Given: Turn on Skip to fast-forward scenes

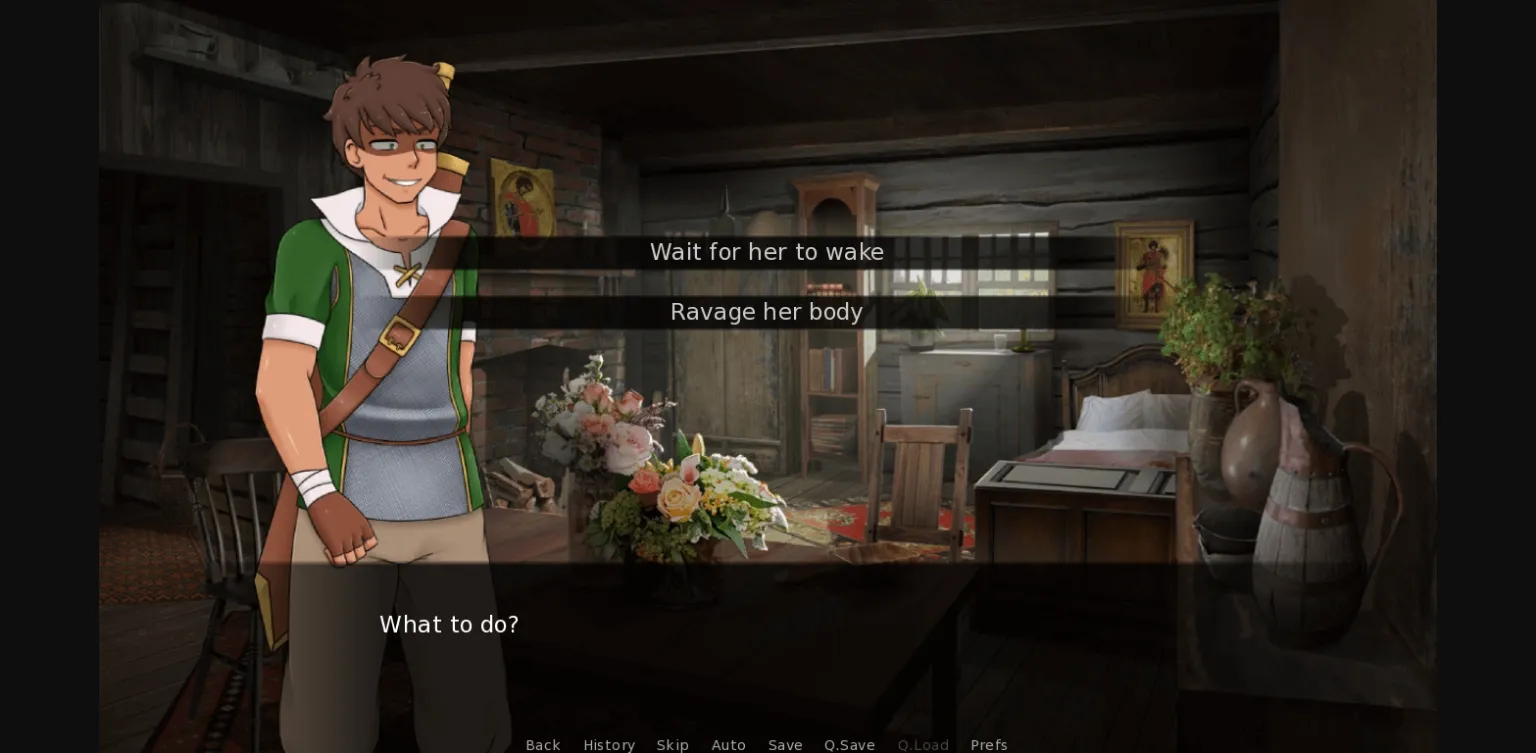Looking at the screenshot, I should [673, 745].
